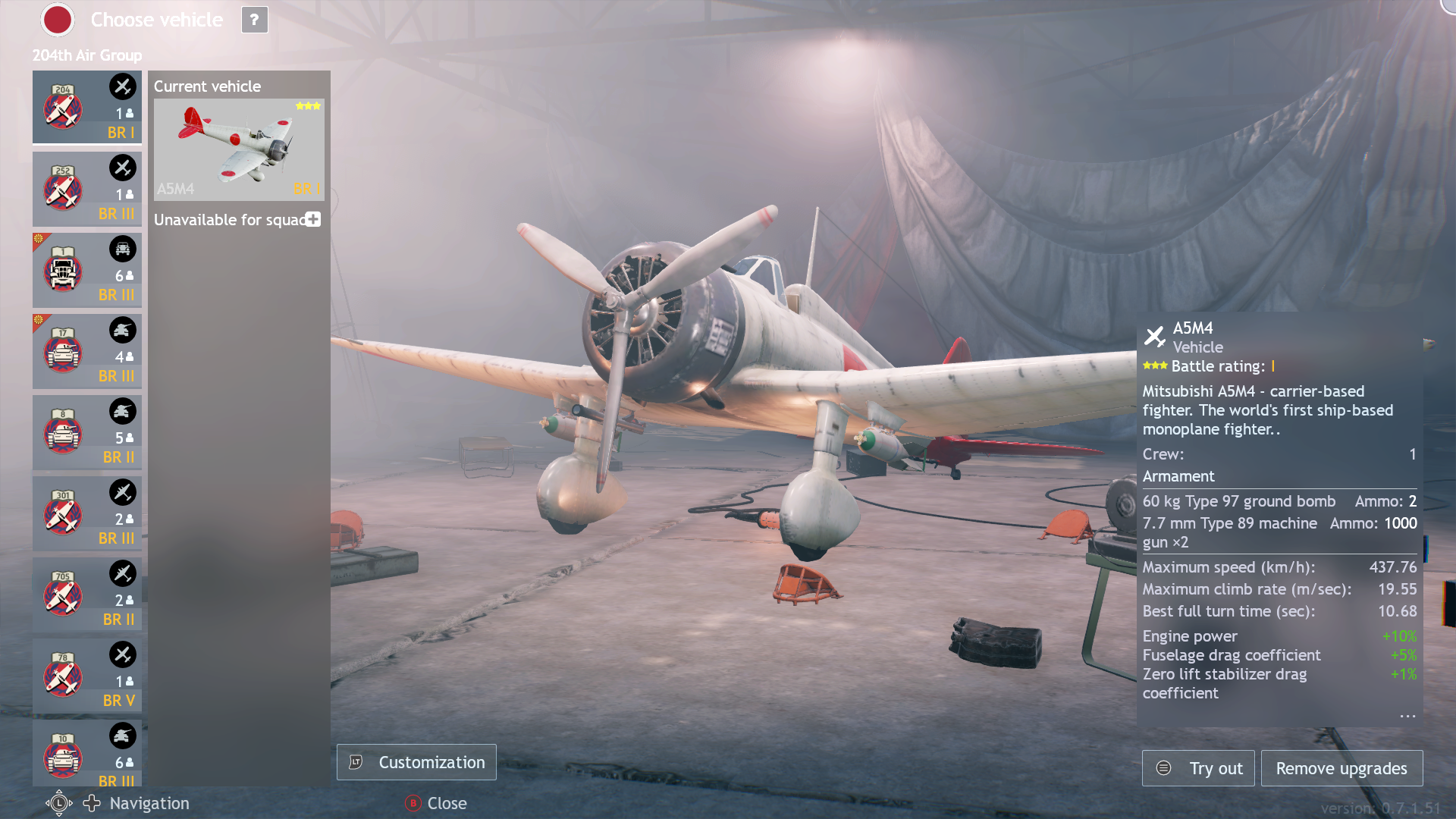Click Remove upgrades button
This screenshot has height=819, width=1456.
(1341, 768)
